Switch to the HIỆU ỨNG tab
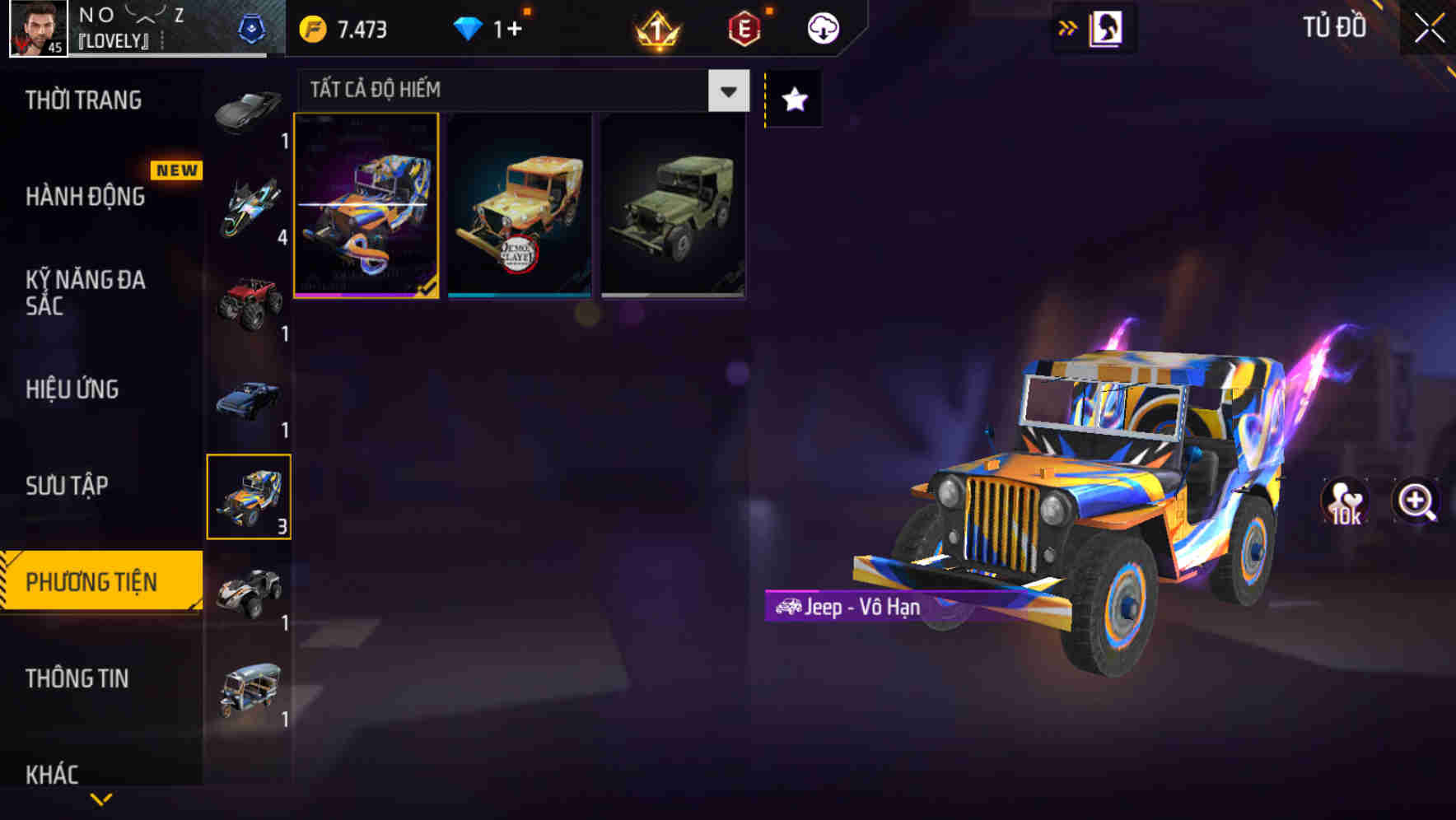The width and height of the screenshot is (1456, 820). pos(74,389)
